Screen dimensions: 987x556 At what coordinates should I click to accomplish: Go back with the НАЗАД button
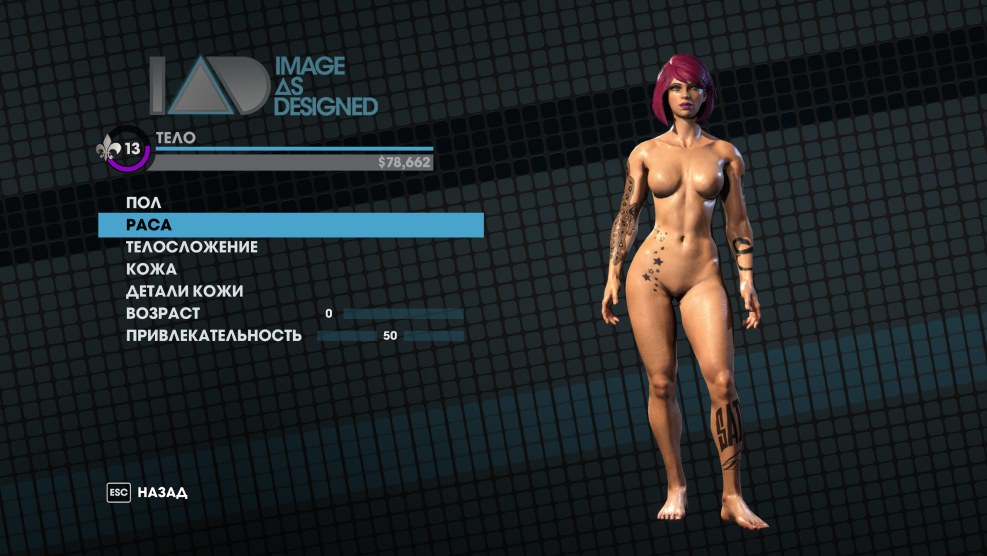point(162,493)
